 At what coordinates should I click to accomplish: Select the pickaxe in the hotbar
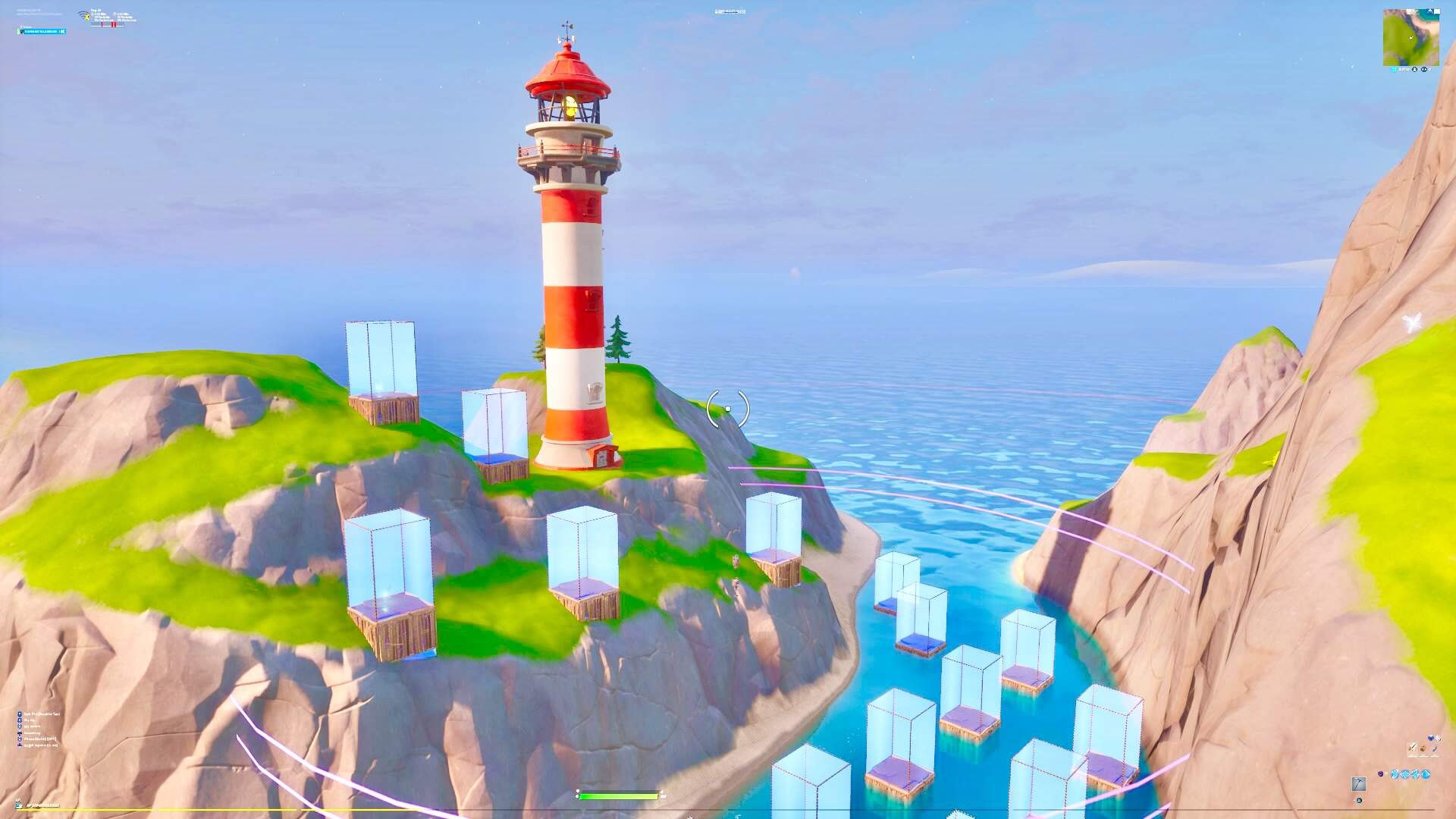(1359, 783)
